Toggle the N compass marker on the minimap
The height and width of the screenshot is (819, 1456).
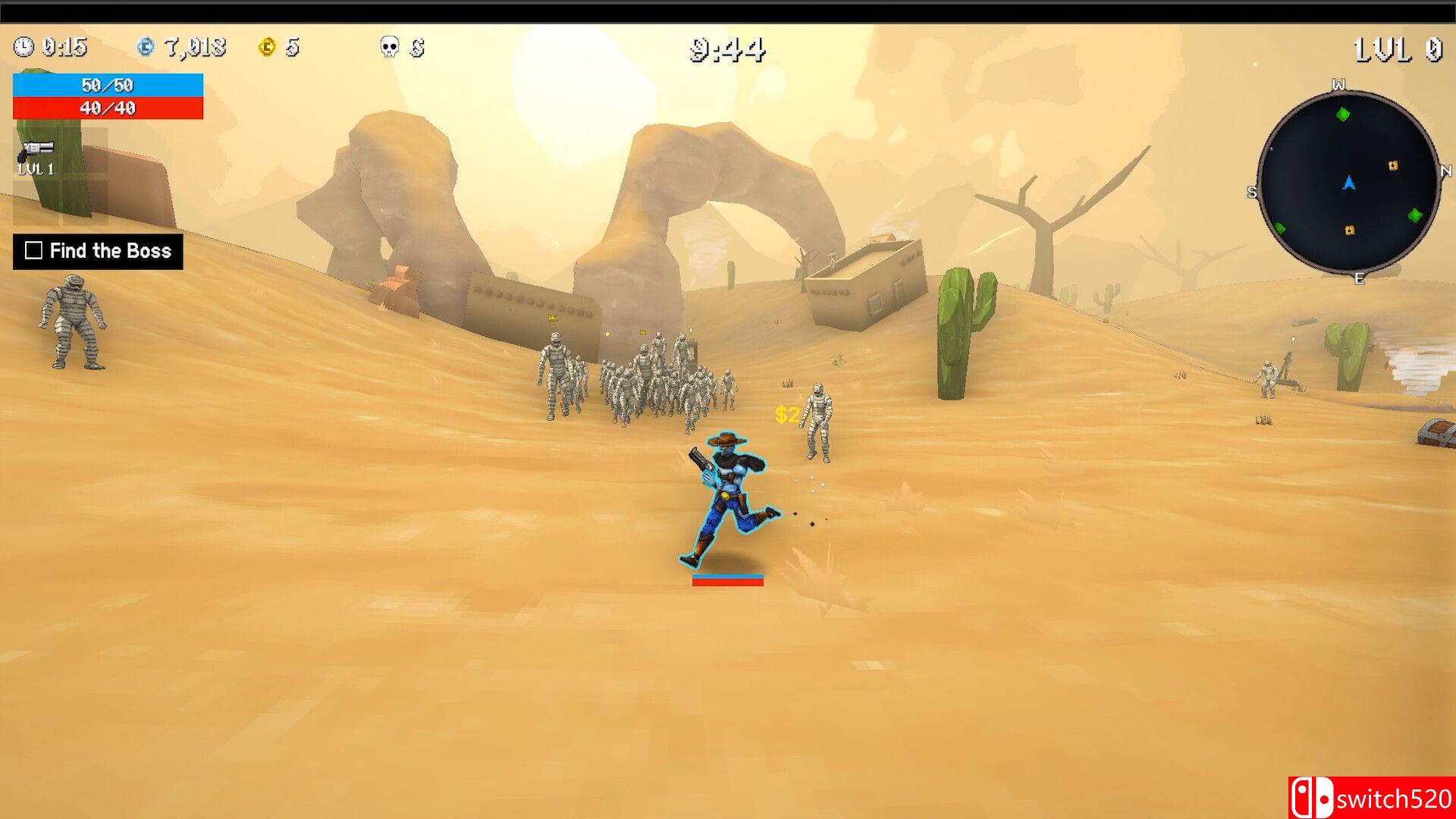coord(1446,169)
